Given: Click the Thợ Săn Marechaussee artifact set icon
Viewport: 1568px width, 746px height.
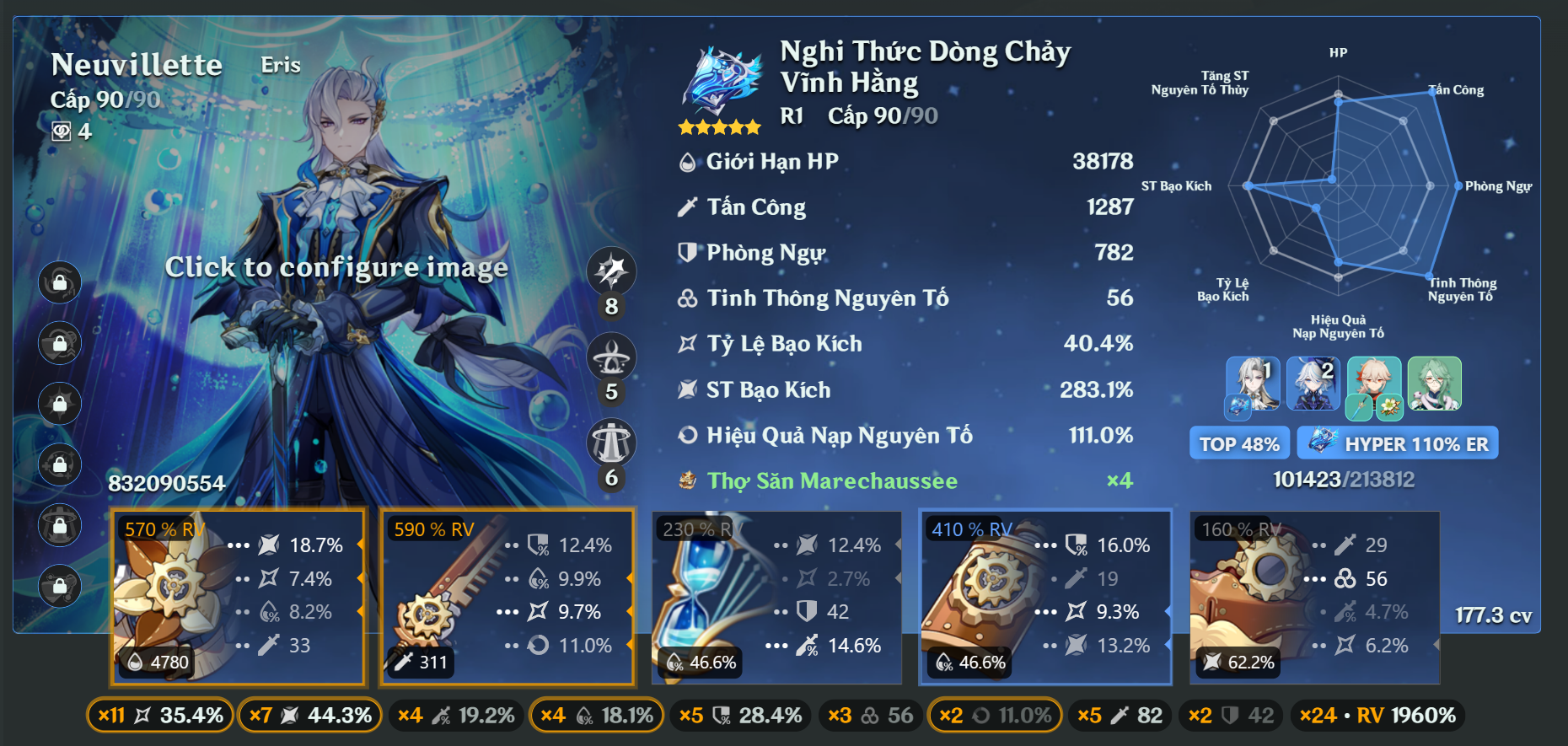Looking at the screenshot, I should [687, 480].
